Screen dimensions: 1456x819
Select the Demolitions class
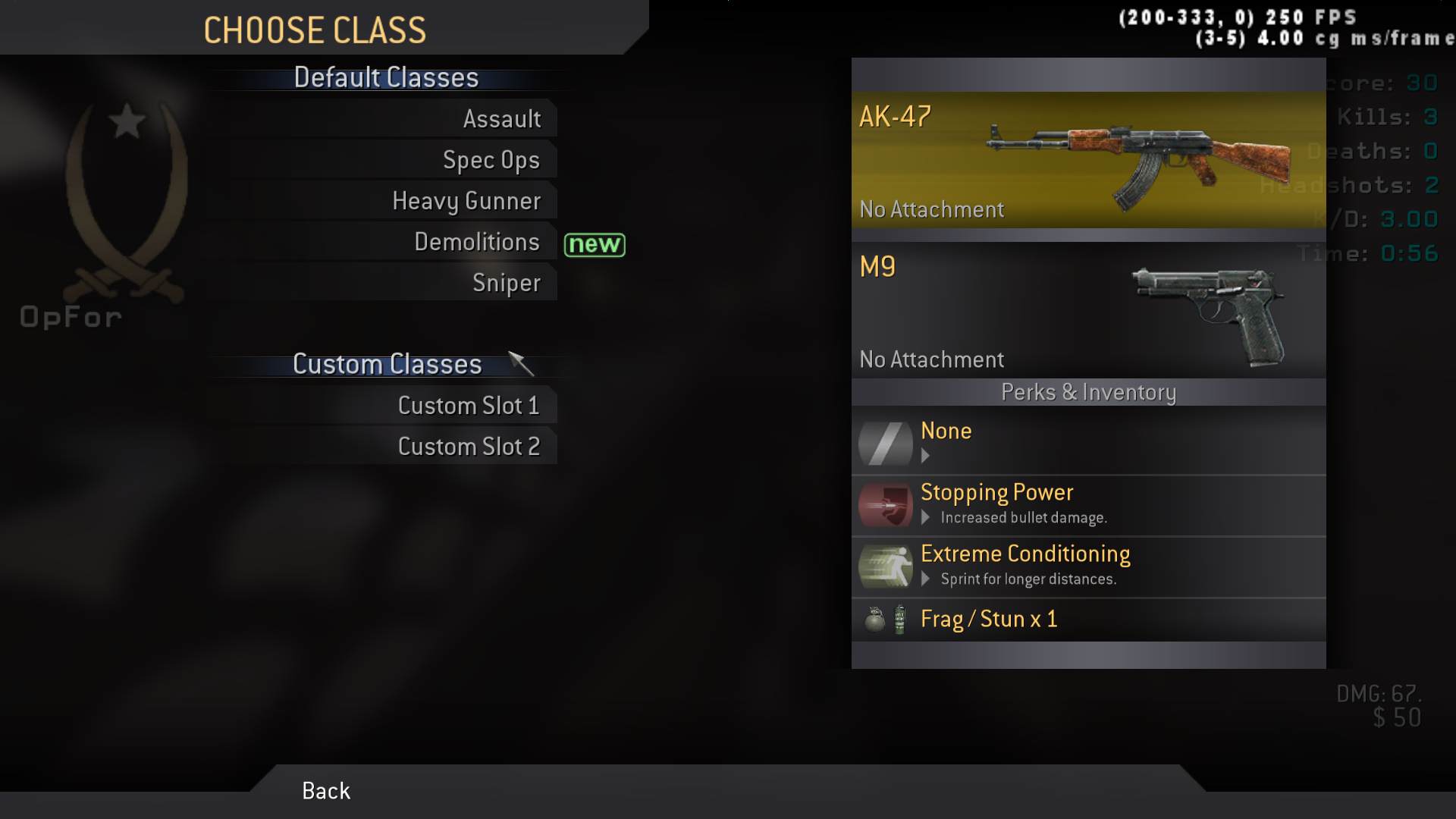click(x=477, y=242)
